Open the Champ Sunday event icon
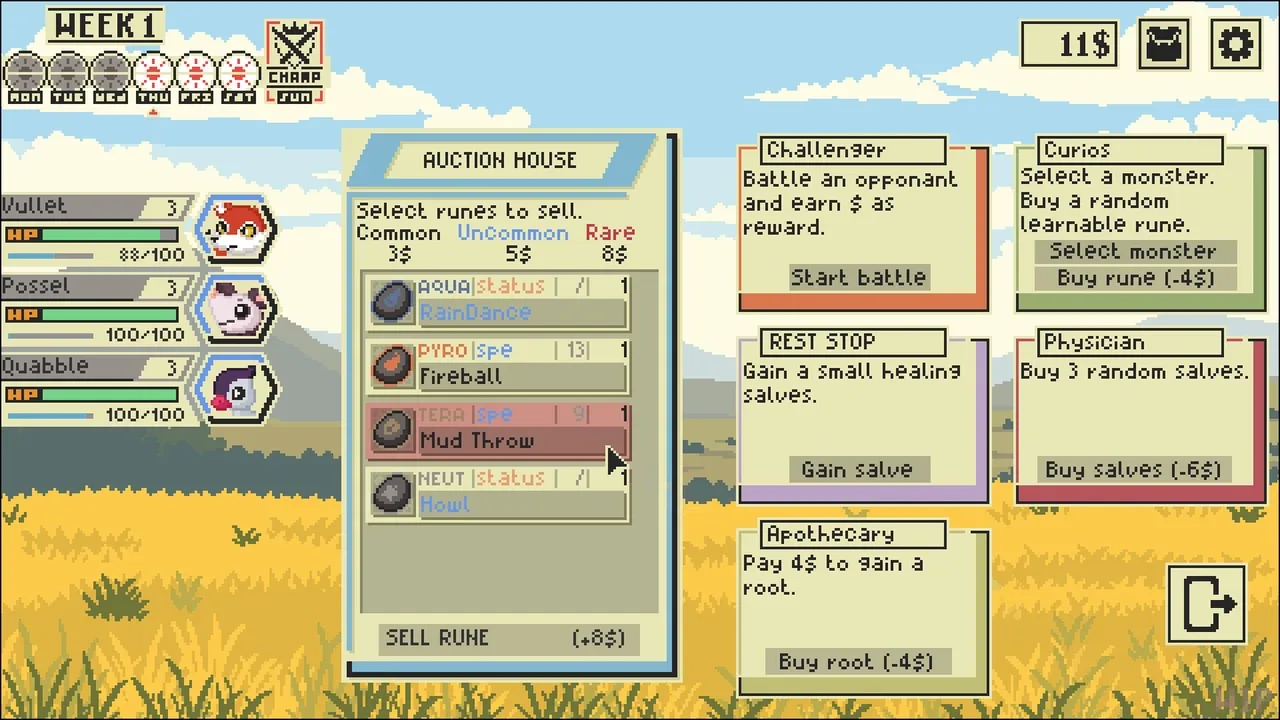Viewport: 1280px width, 720px height. coord(295,62)
